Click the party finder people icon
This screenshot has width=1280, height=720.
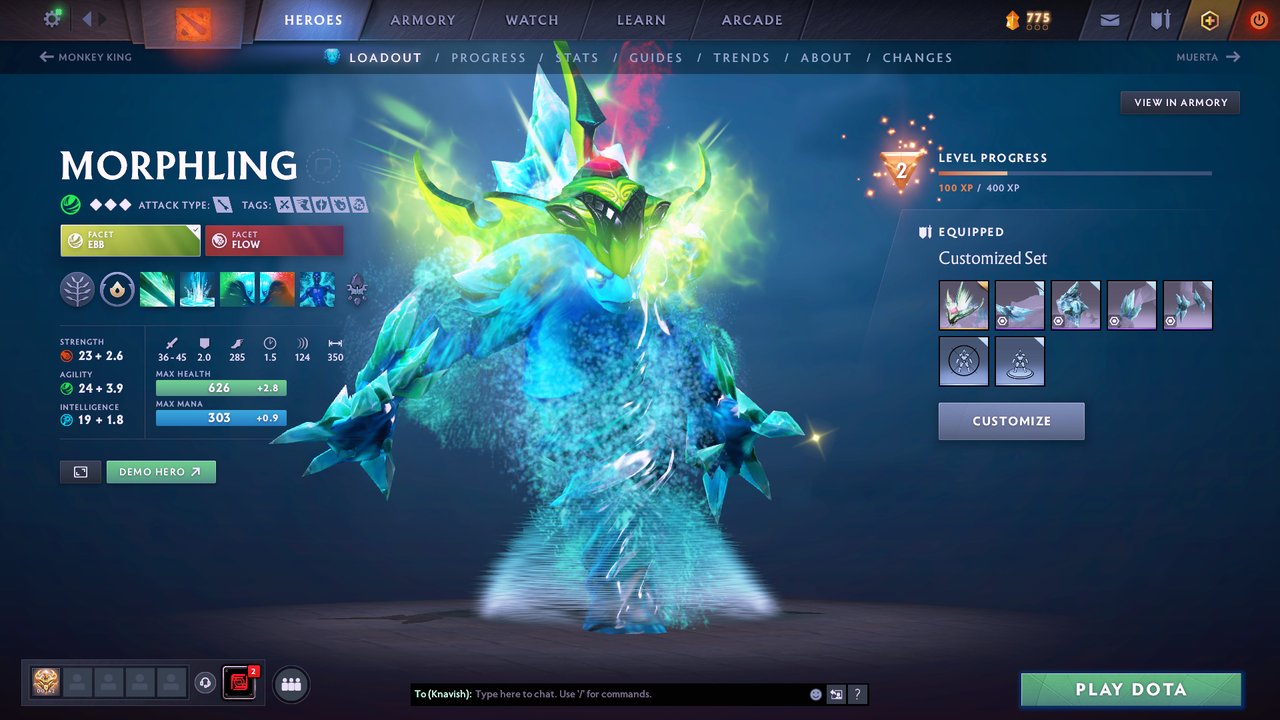[x=290, y=684]
